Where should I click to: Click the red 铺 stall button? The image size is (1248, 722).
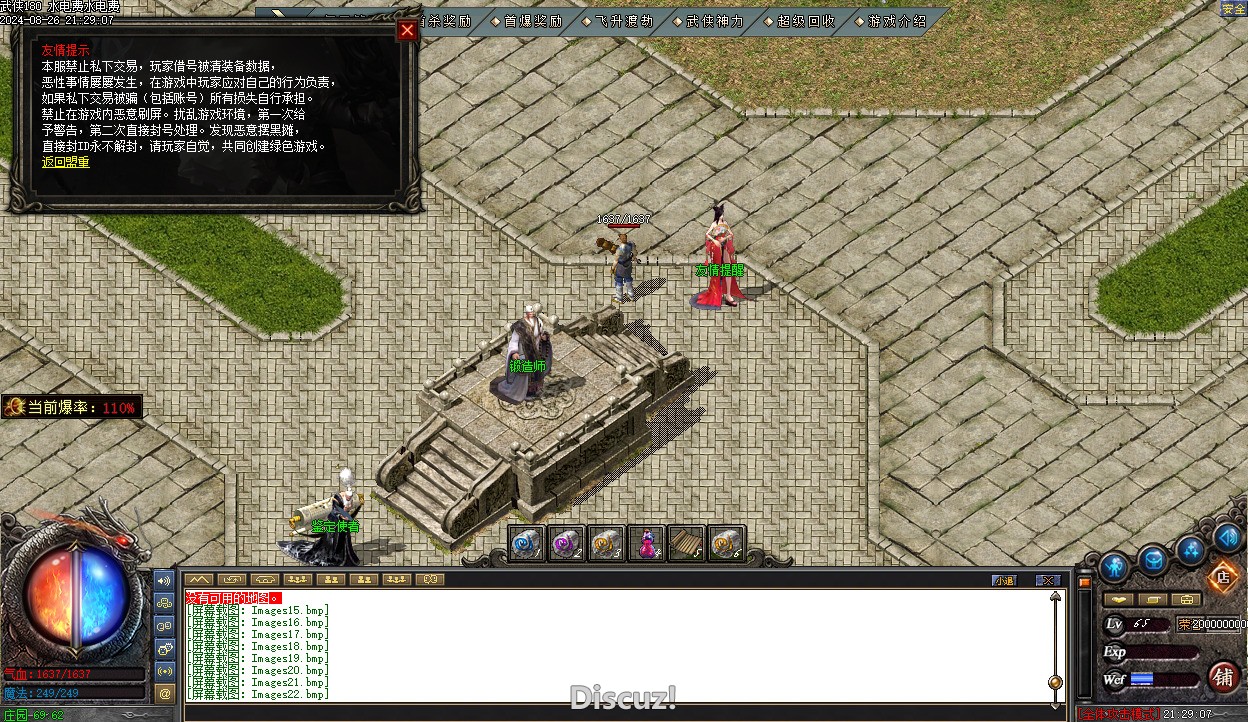click(x=1223, y=677)
